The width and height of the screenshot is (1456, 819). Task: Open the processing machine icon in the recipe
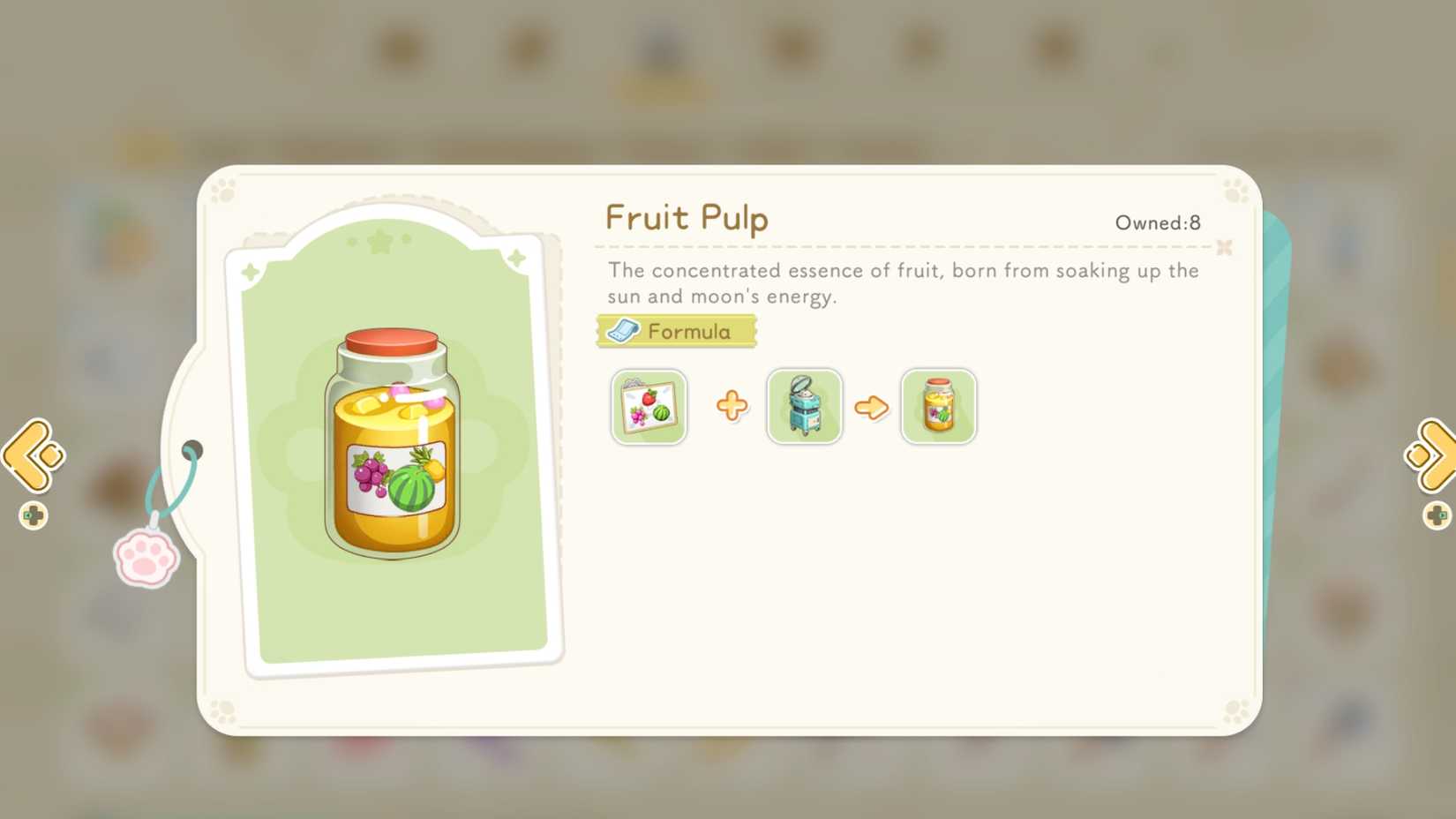(x=804, y=407)
